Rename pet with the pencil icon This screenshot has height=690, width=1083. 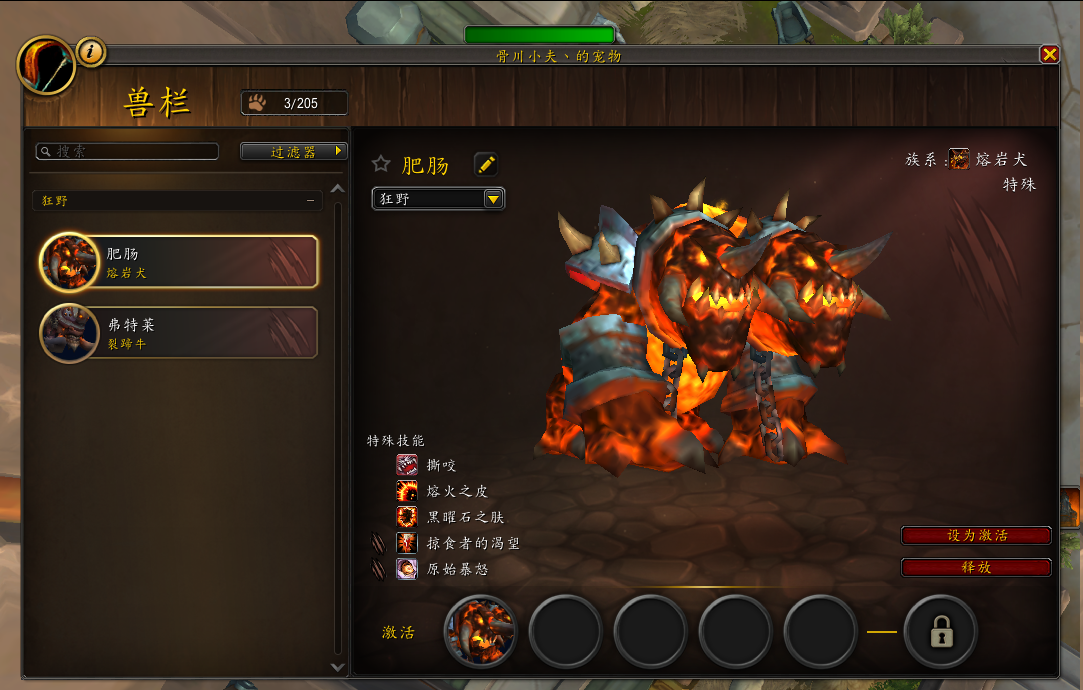[x=485, y=164]
